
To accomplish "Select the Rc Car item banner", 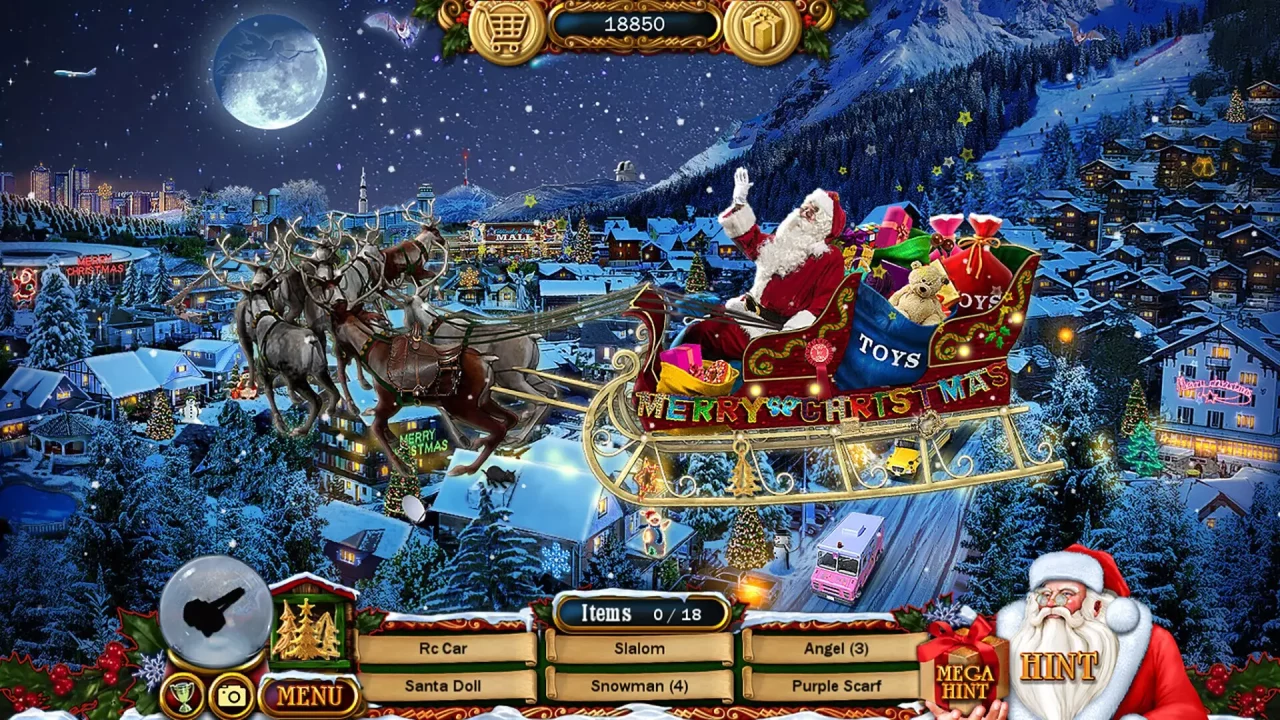I will pos(443,648).
